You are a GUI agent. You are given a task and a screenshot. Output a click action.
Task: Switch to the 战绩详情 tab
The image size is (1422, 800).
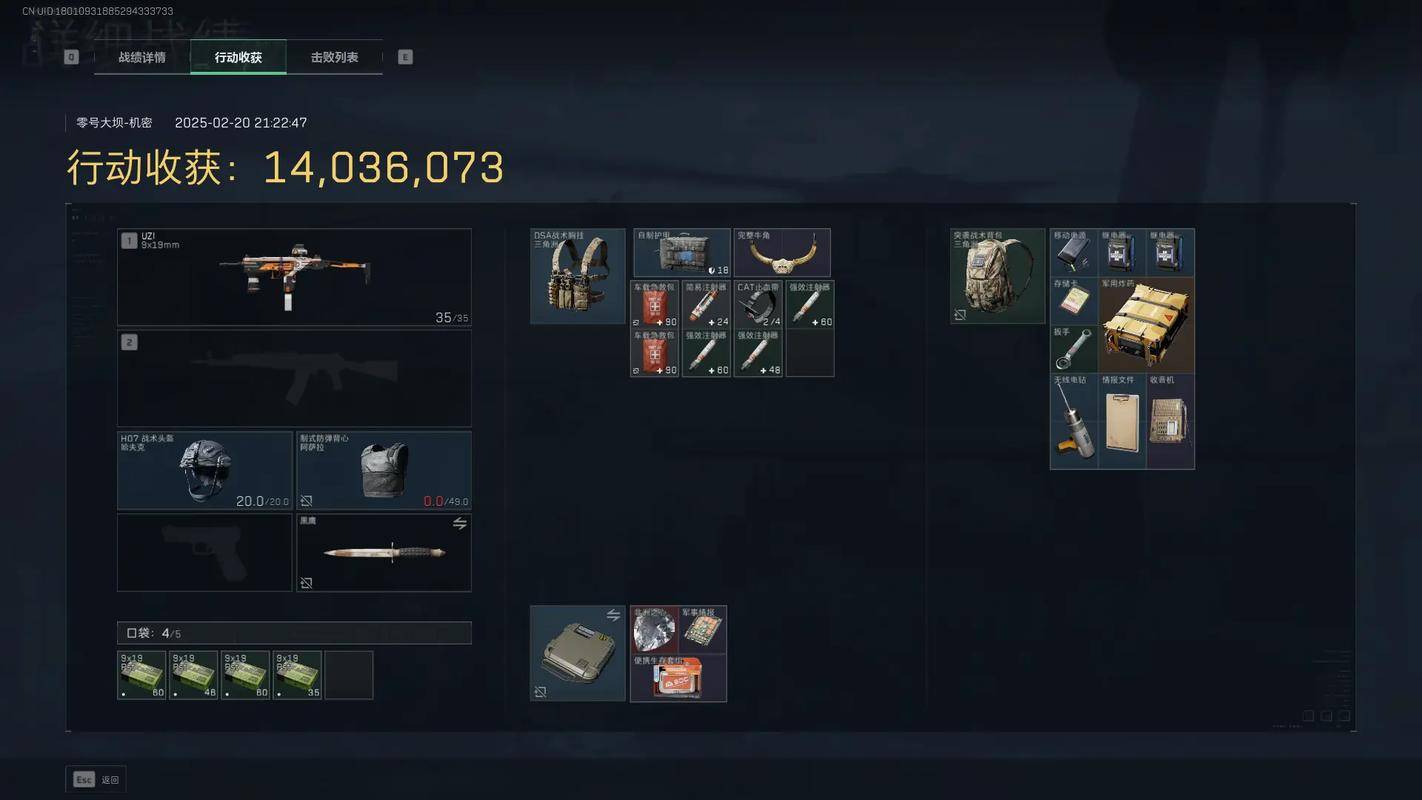coord(142,57)
